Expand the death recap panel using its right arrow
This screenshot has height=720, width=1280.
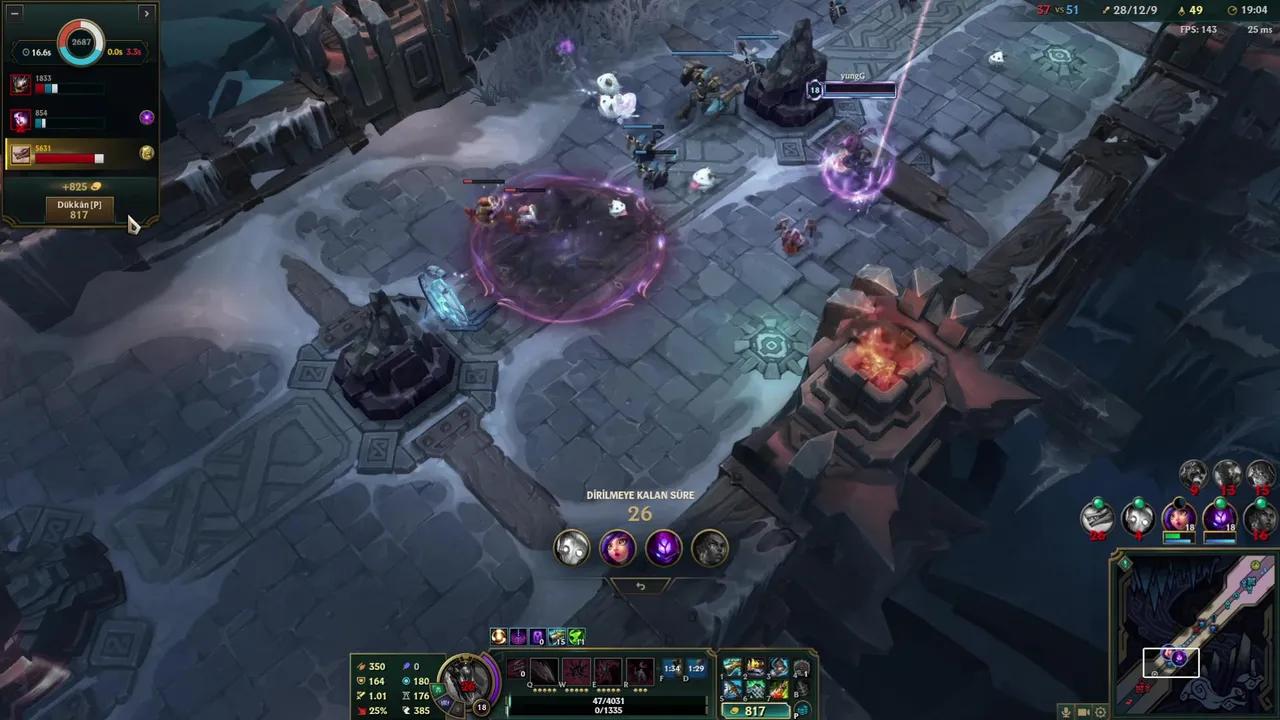(x=147, y=13)
